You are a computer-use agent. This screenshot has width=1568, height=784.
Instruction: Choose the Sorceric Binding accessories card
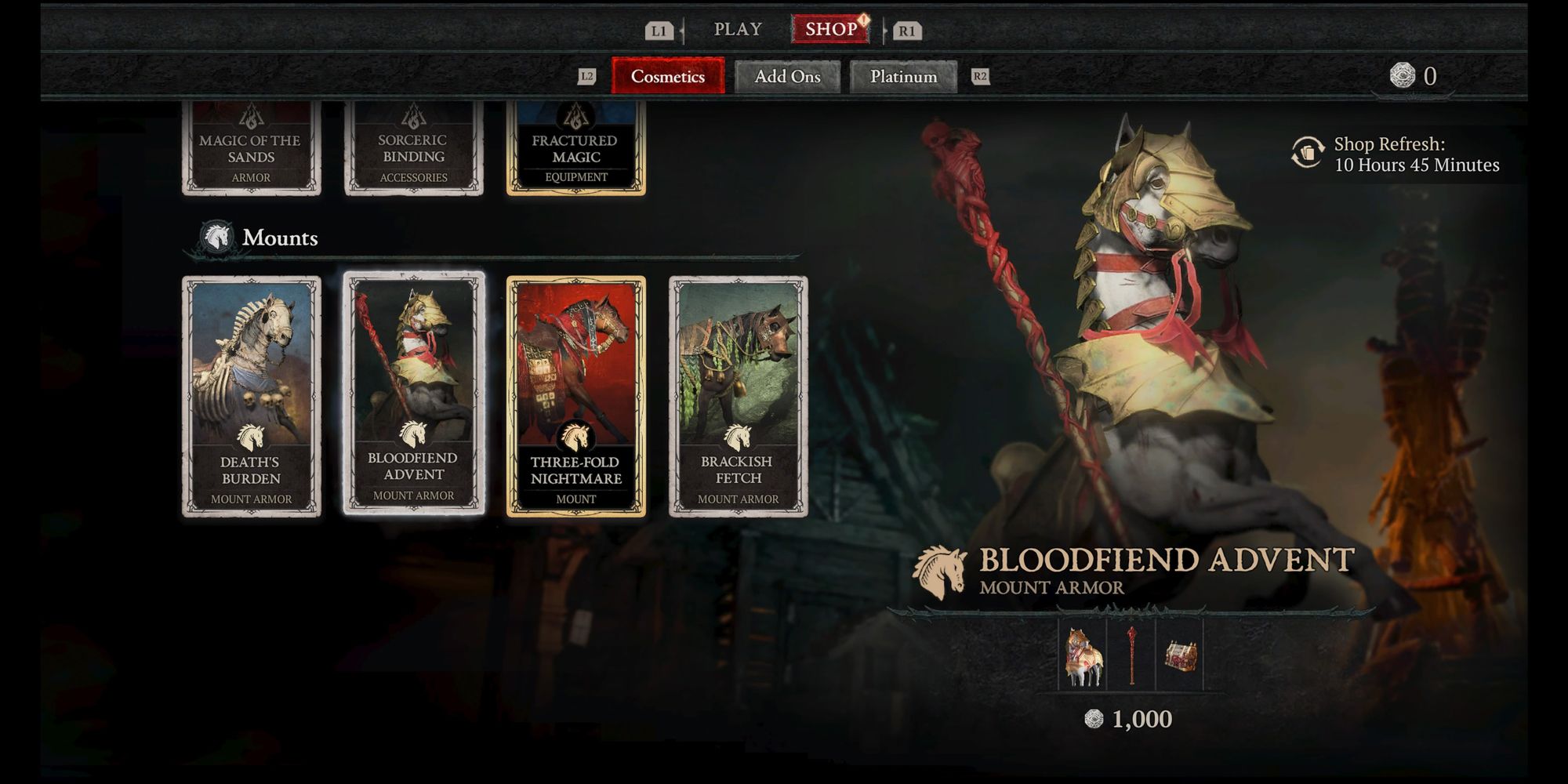(x=413, y=149)
